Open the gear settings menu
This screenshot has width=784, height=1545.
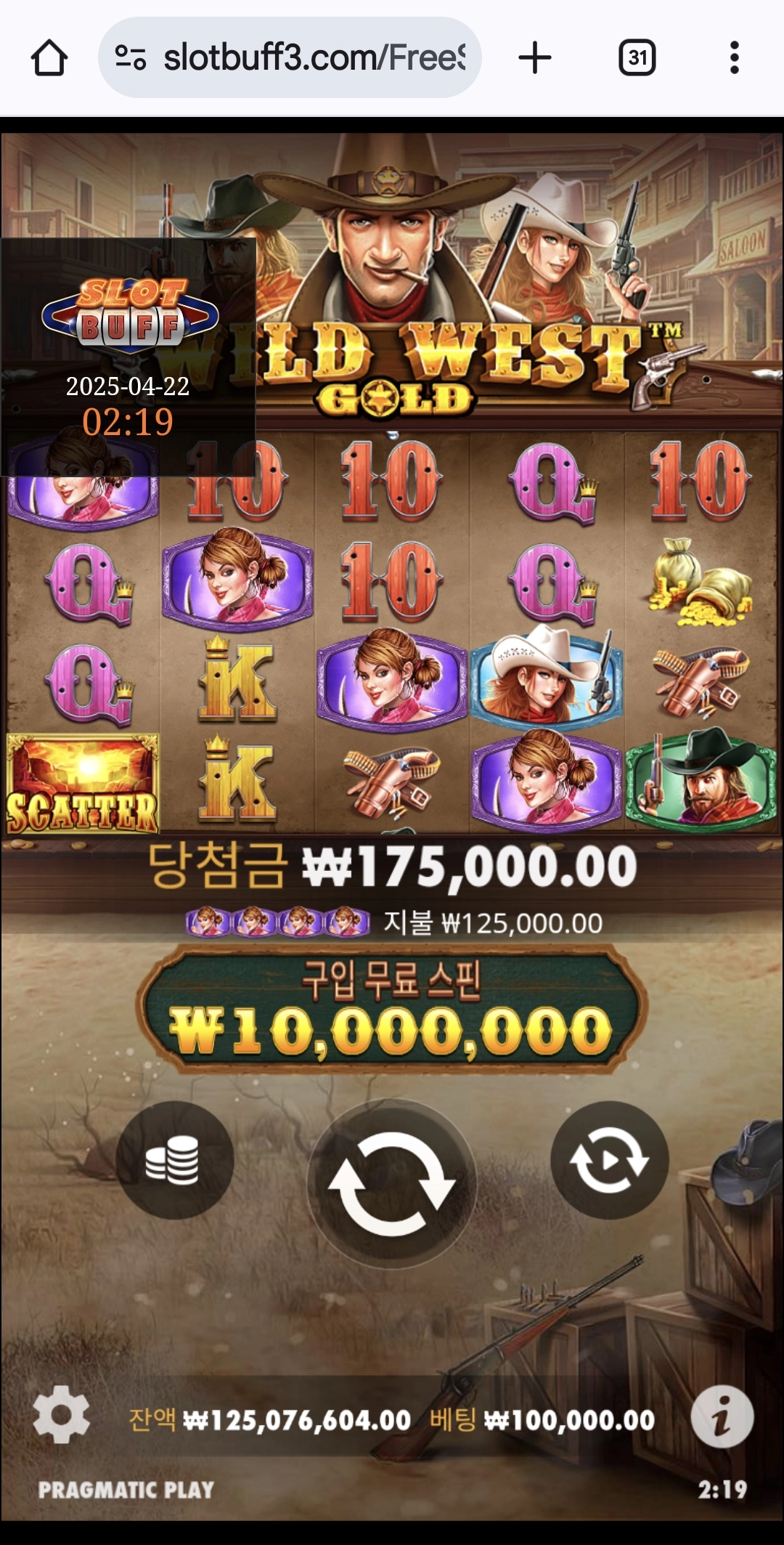point(61,1414)
